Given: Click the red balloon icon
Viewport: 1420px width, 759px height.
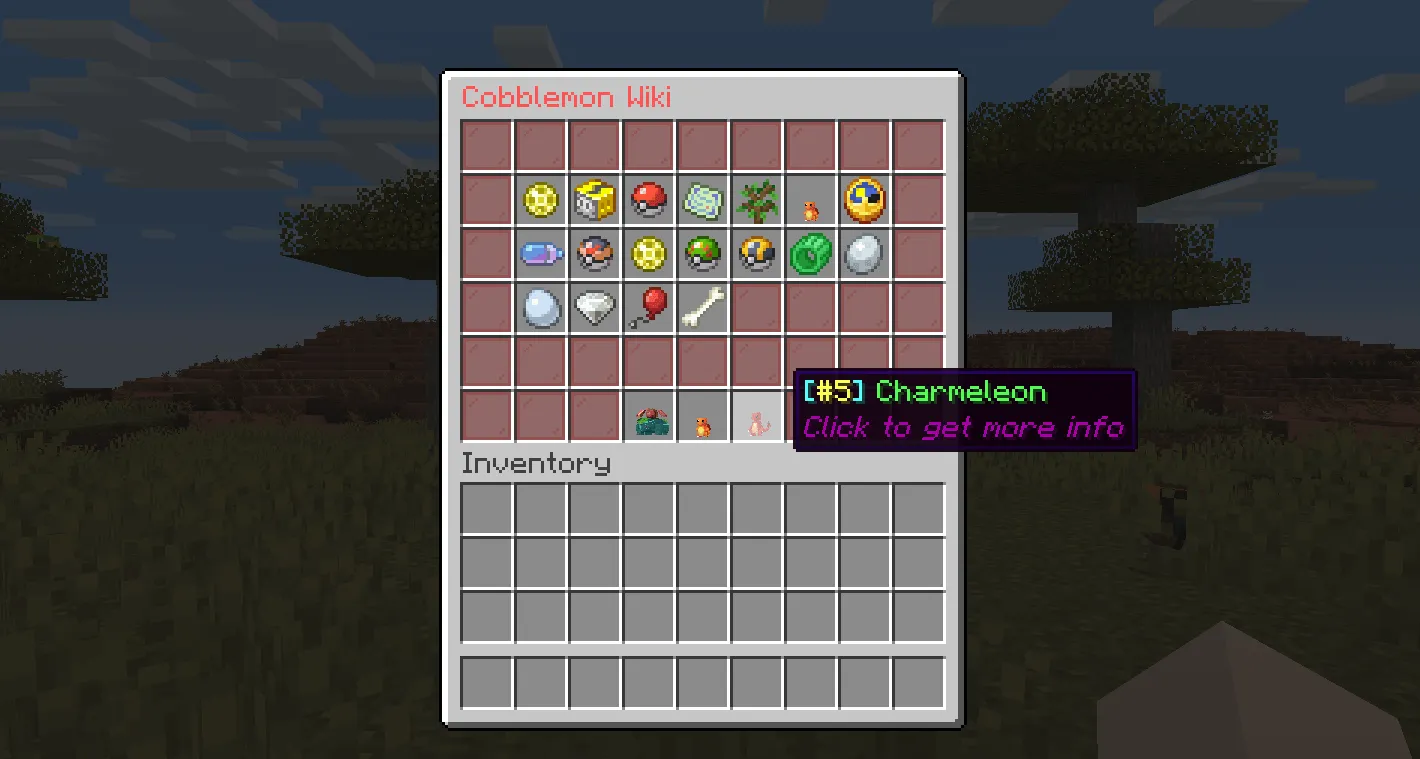Looking at the screenshot, I should coord(648,307).
